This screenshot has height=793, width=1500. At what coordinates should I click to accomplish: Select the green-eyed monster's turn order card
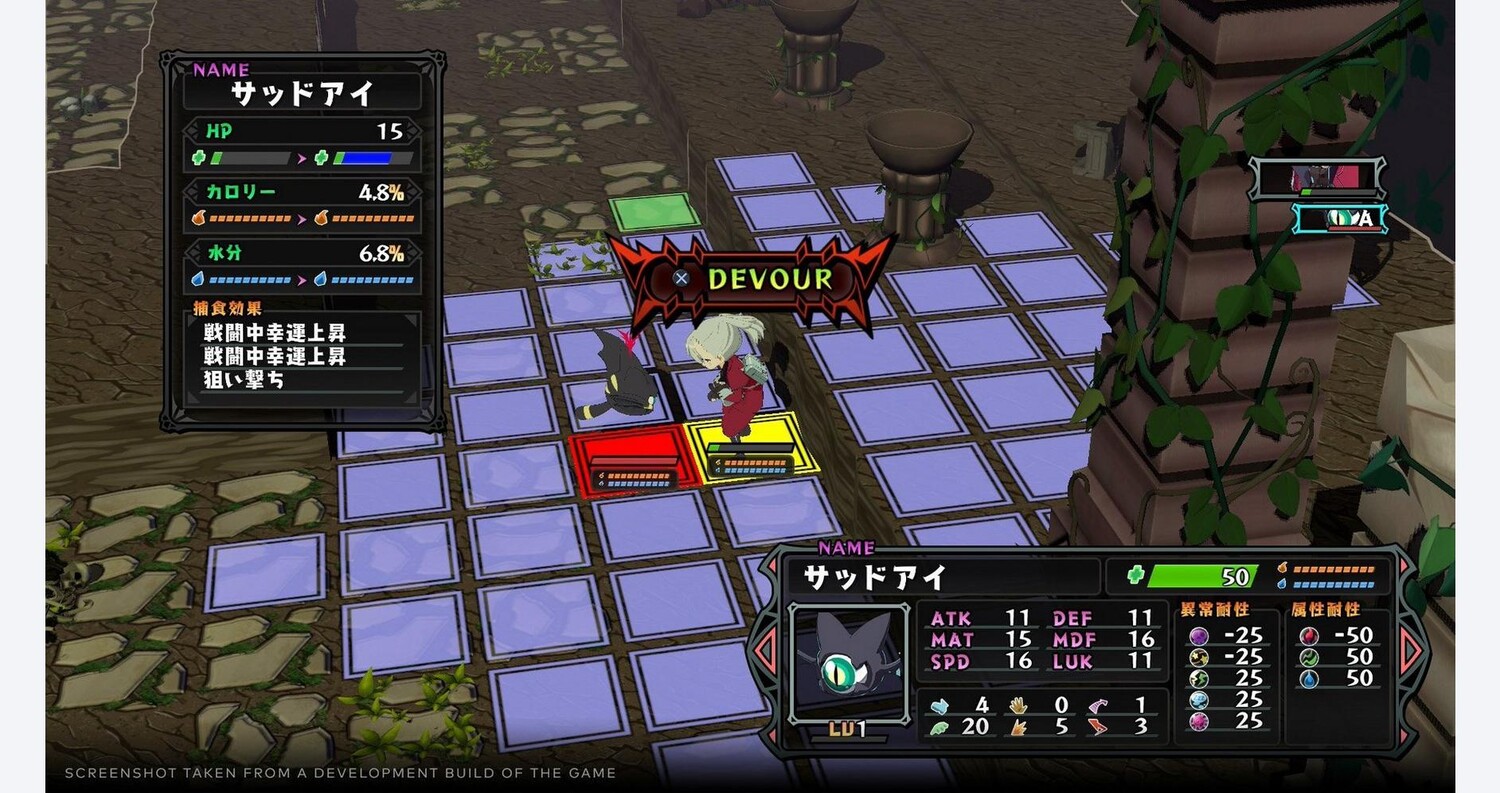[x=1340, y=219]
